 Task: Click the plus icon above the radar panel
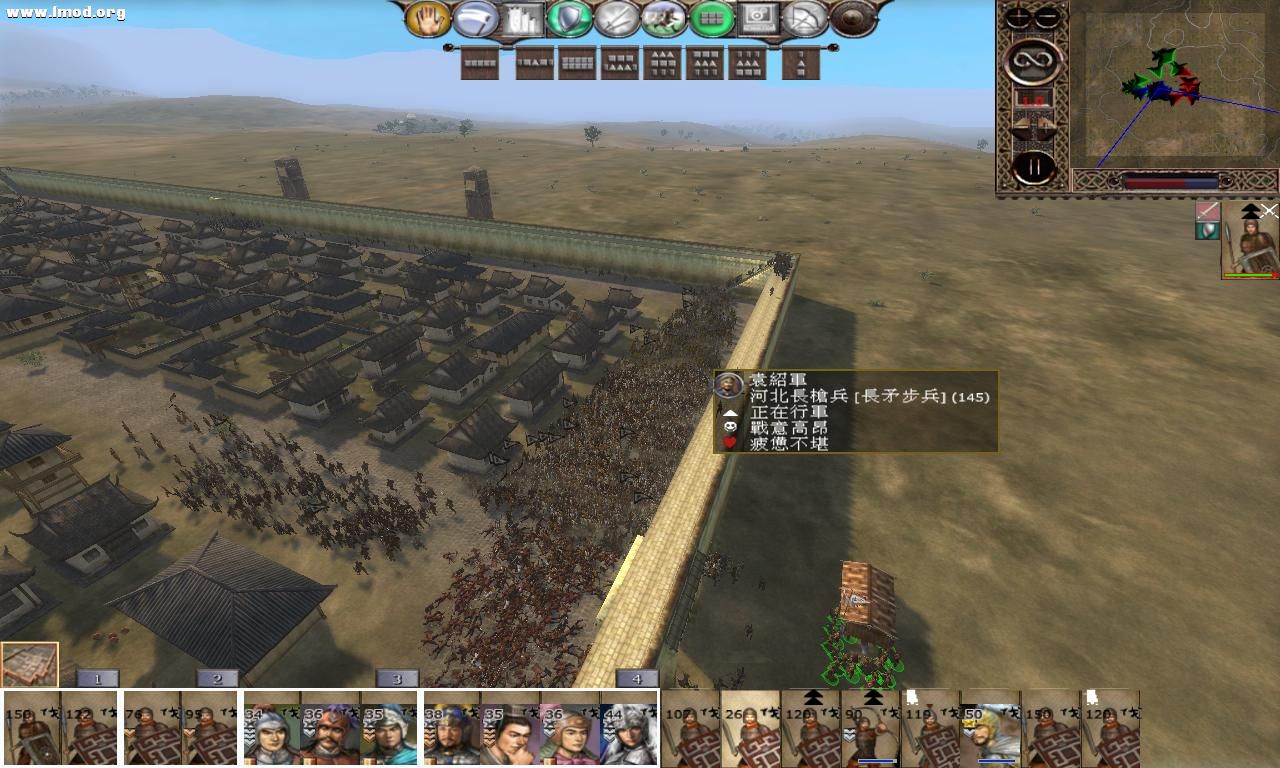click(1018, 17)
